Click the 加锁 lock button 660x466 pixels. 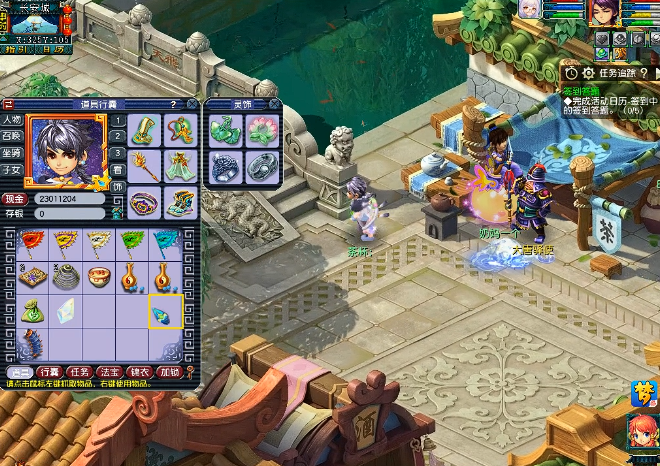170,372
